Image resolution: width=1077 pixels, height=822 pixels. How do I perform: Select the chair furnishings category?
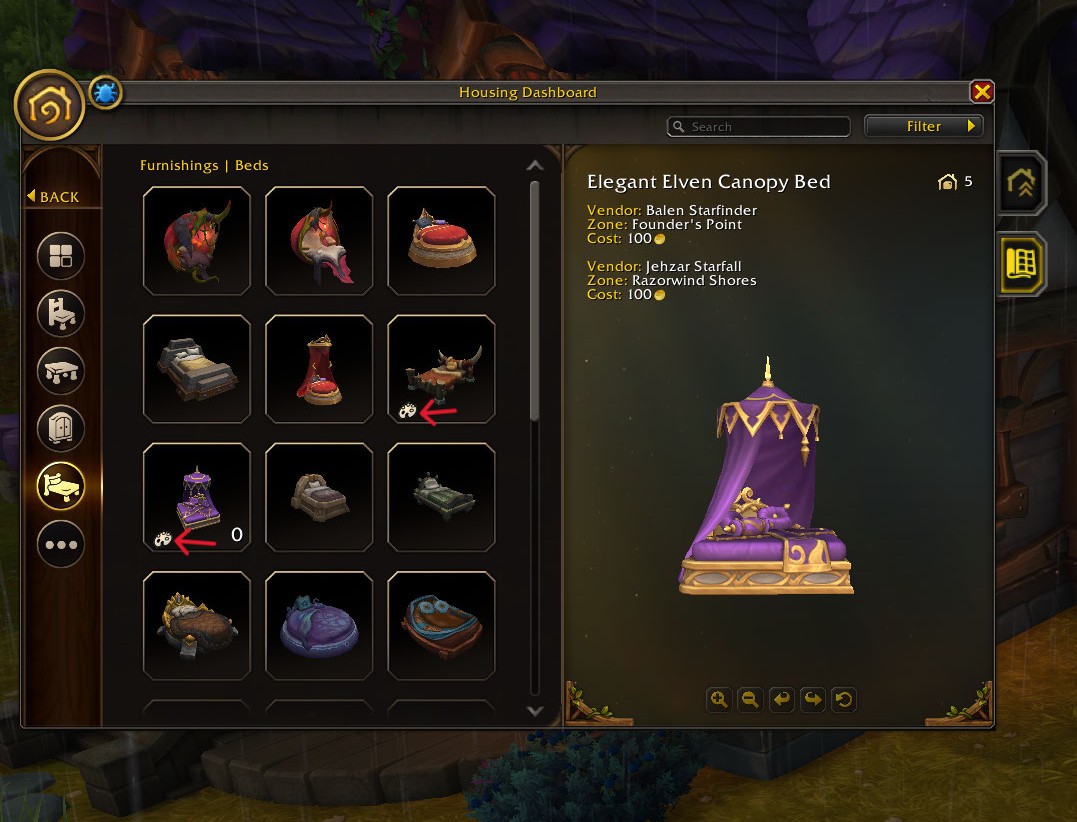tap(61, 313)
